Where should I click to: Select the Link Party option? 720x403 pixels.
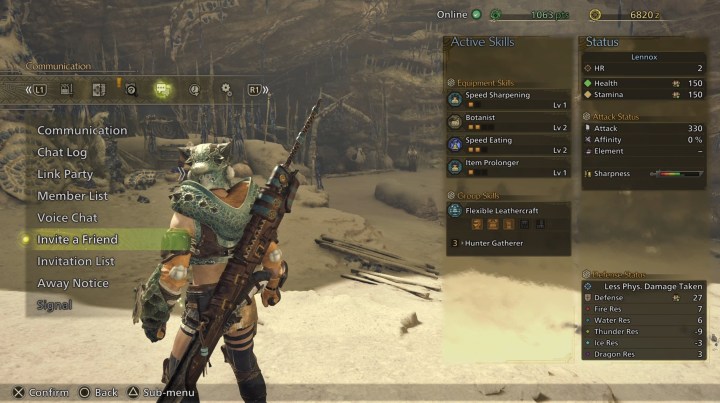[x=65, y=174]
